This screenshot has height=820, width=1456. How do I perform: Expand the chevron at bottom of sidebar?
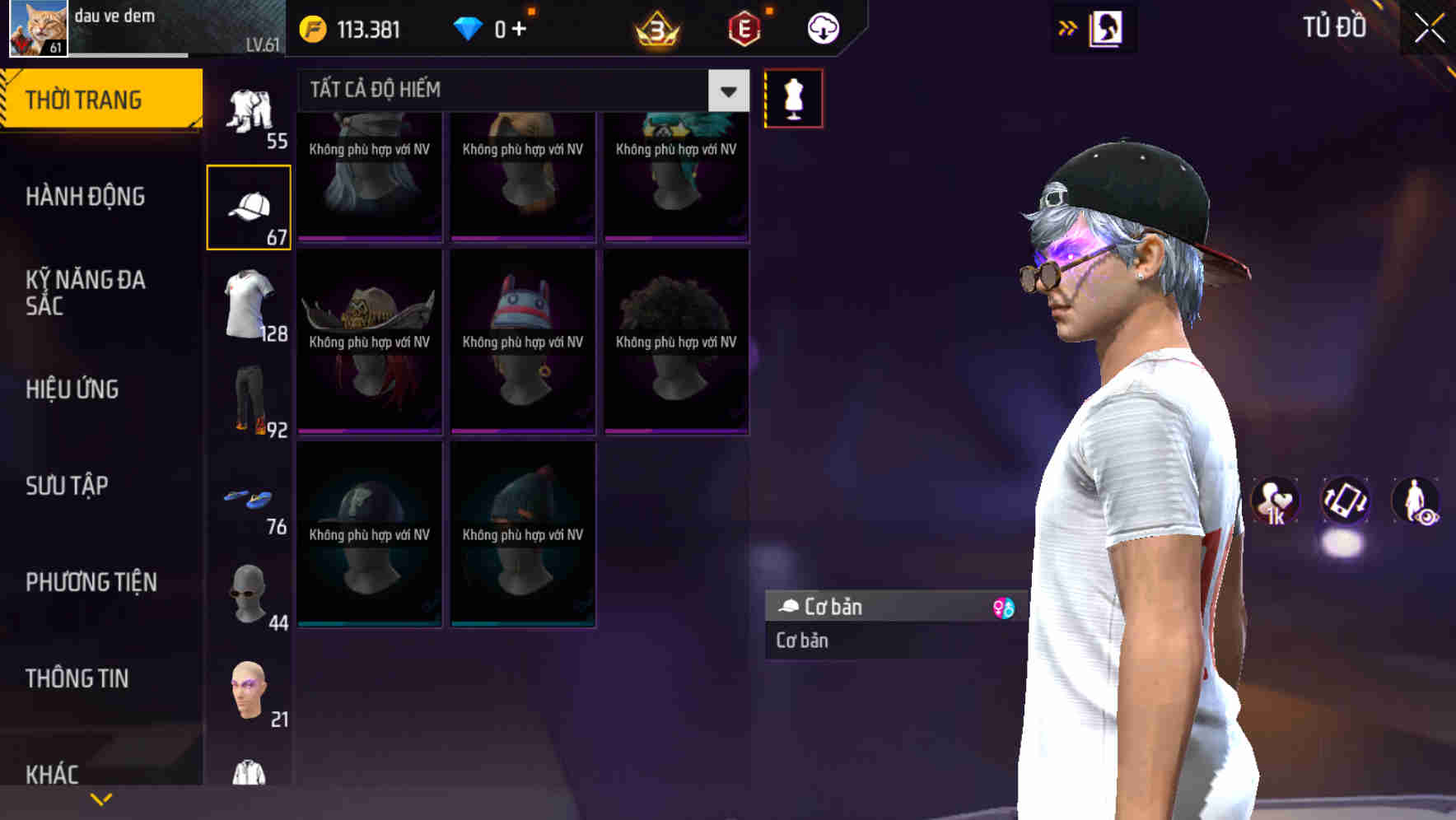tap(100, 797)
